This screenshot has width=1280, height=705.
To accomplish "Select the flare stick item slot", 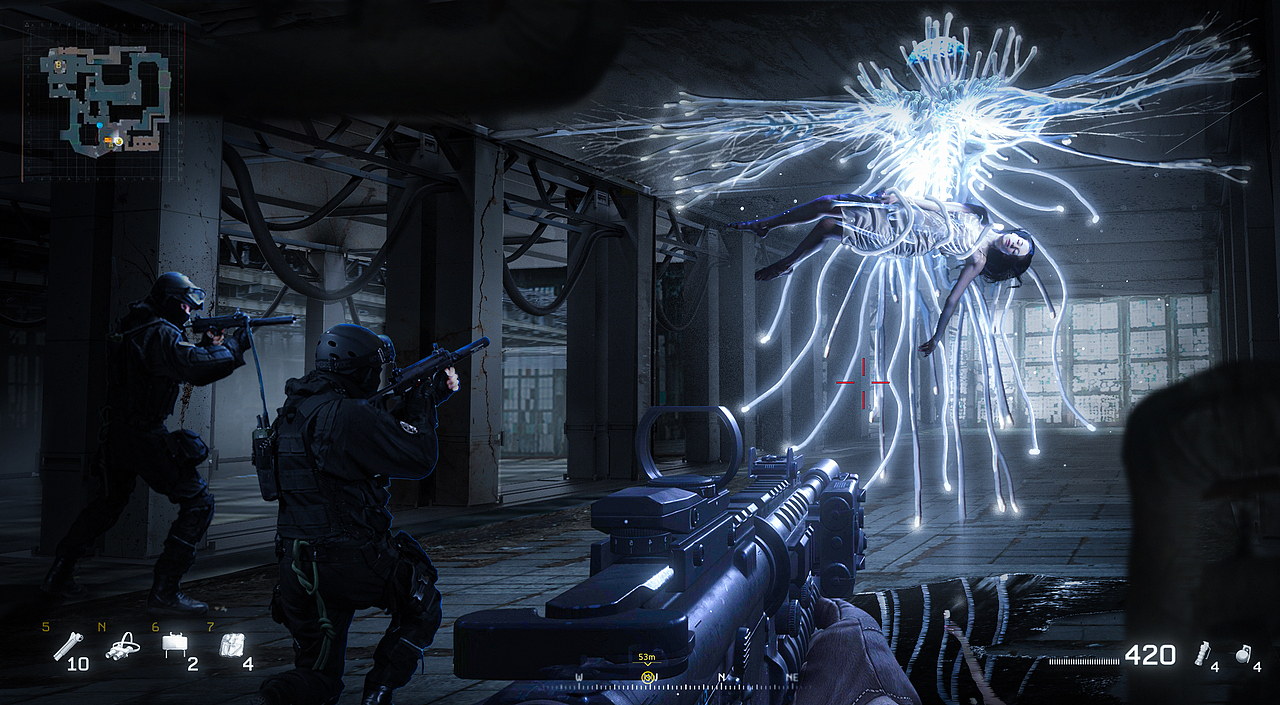I will (x=67, y=647).
